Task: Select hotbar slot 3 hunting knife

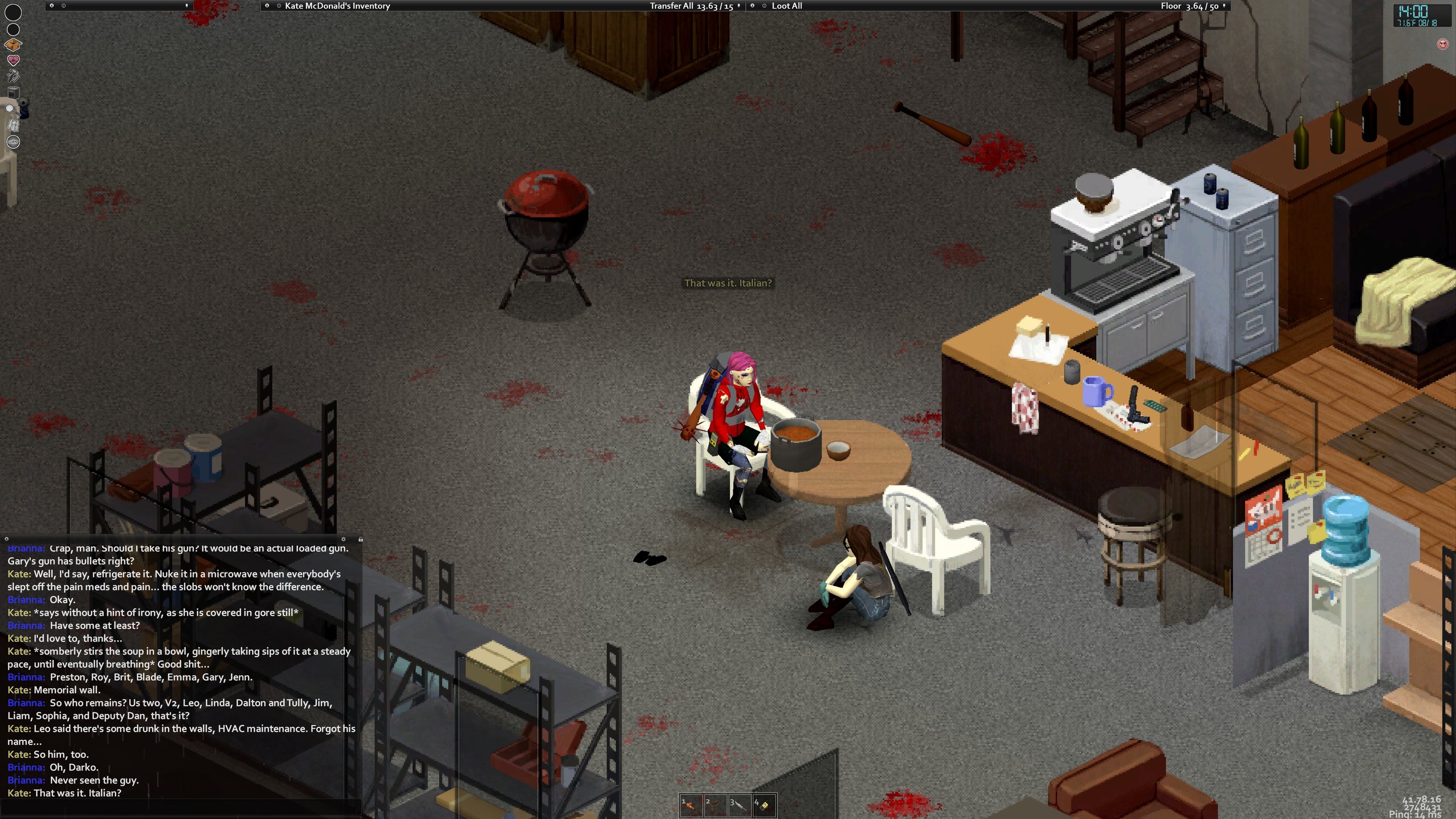Action: (739, 805)
